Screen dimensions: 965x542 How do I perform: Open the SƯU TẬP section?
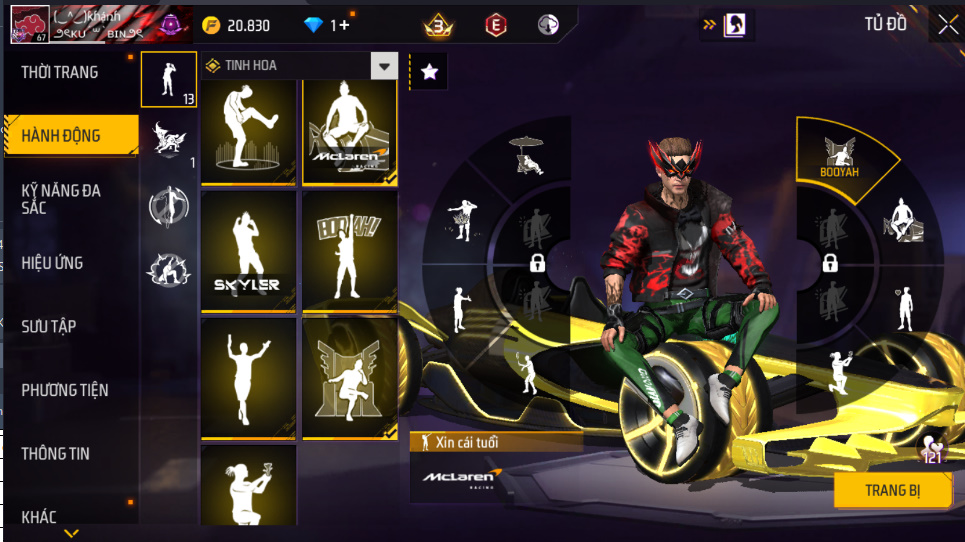tap(49, 326)
